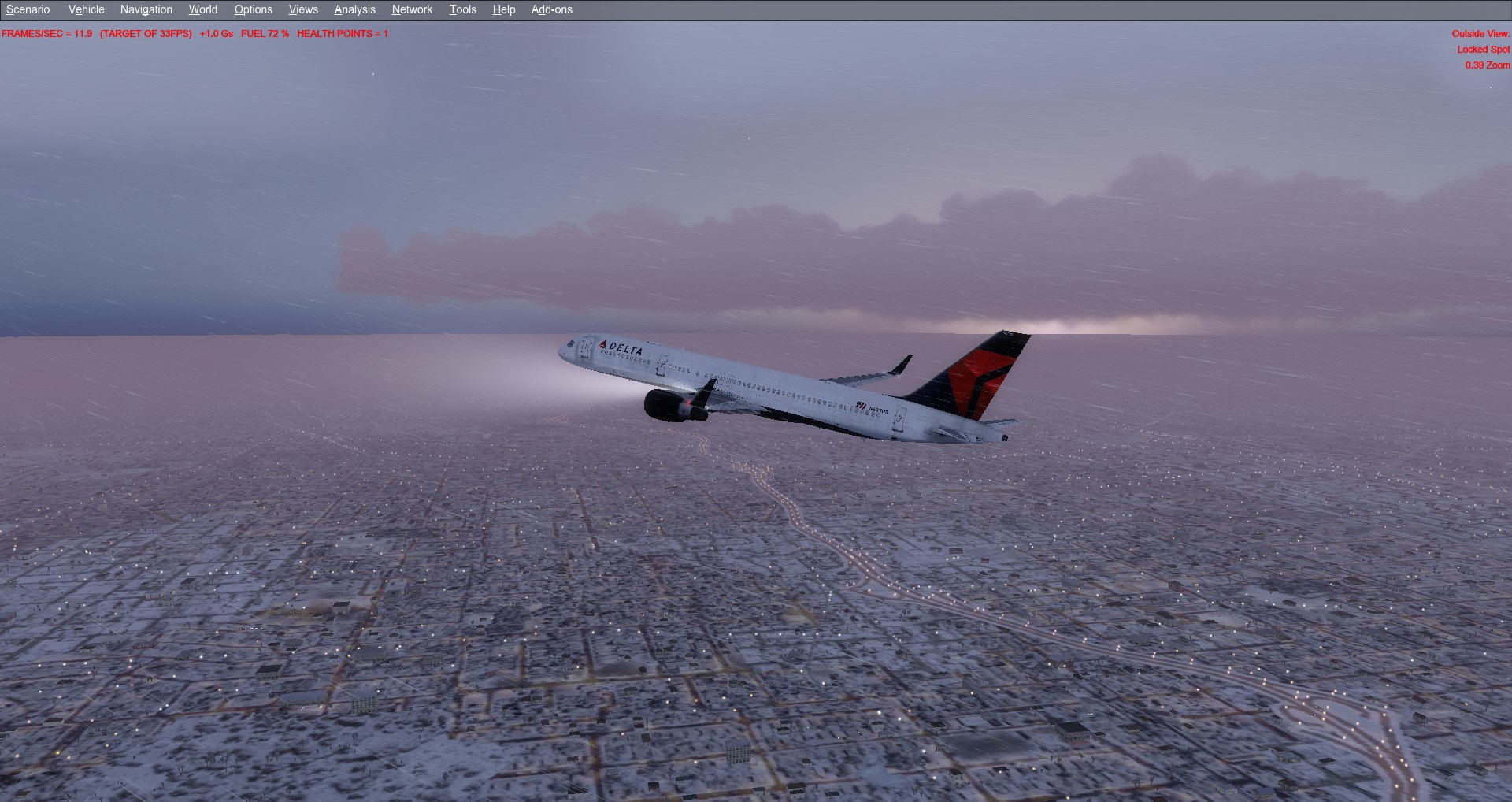The width and height of the screenshot is (1512, 802).
Task: Open the Help menu
Action: click(x=502, y=9)
